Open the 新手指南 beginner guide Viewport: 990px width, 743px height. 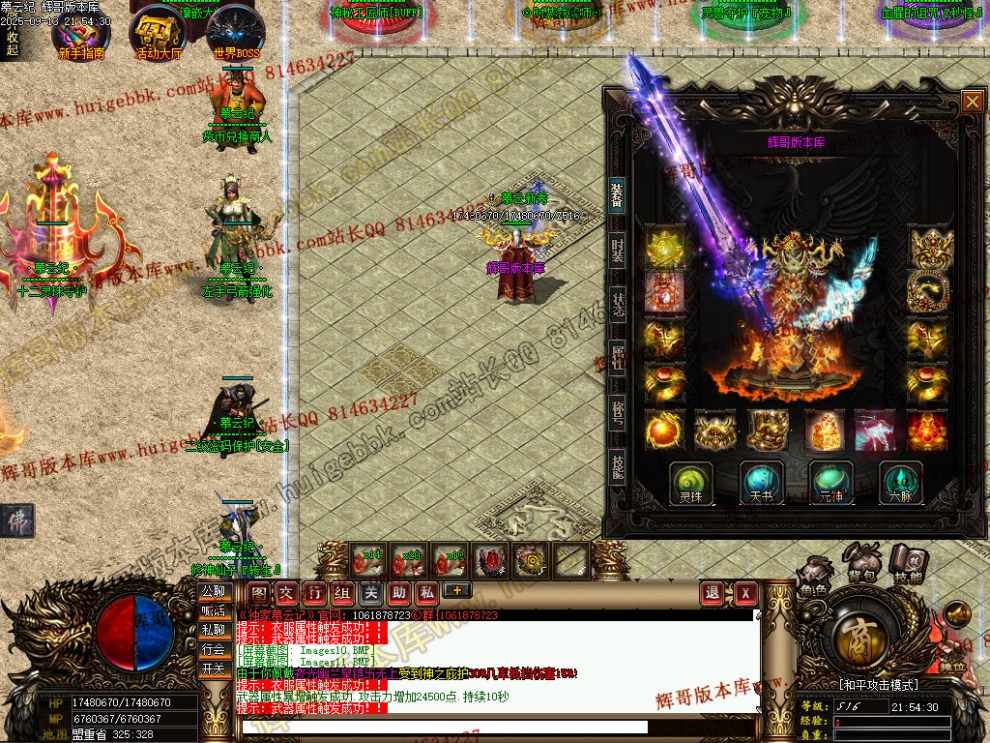(x=81, y=34)
